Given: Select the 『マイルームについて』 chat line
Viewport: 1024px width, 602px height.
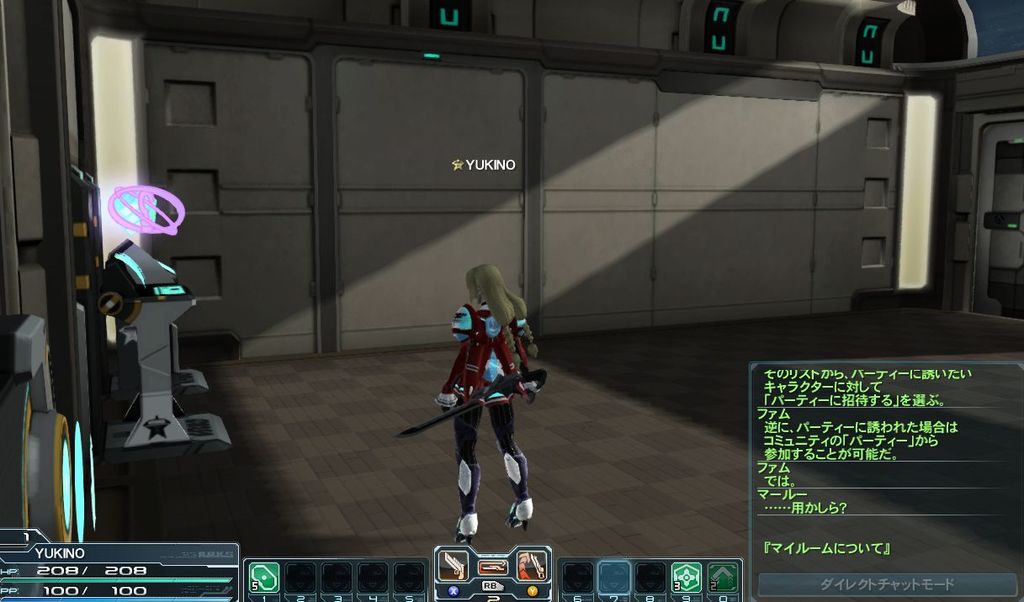Looking at the screenshot, I should tap(827, 549).
